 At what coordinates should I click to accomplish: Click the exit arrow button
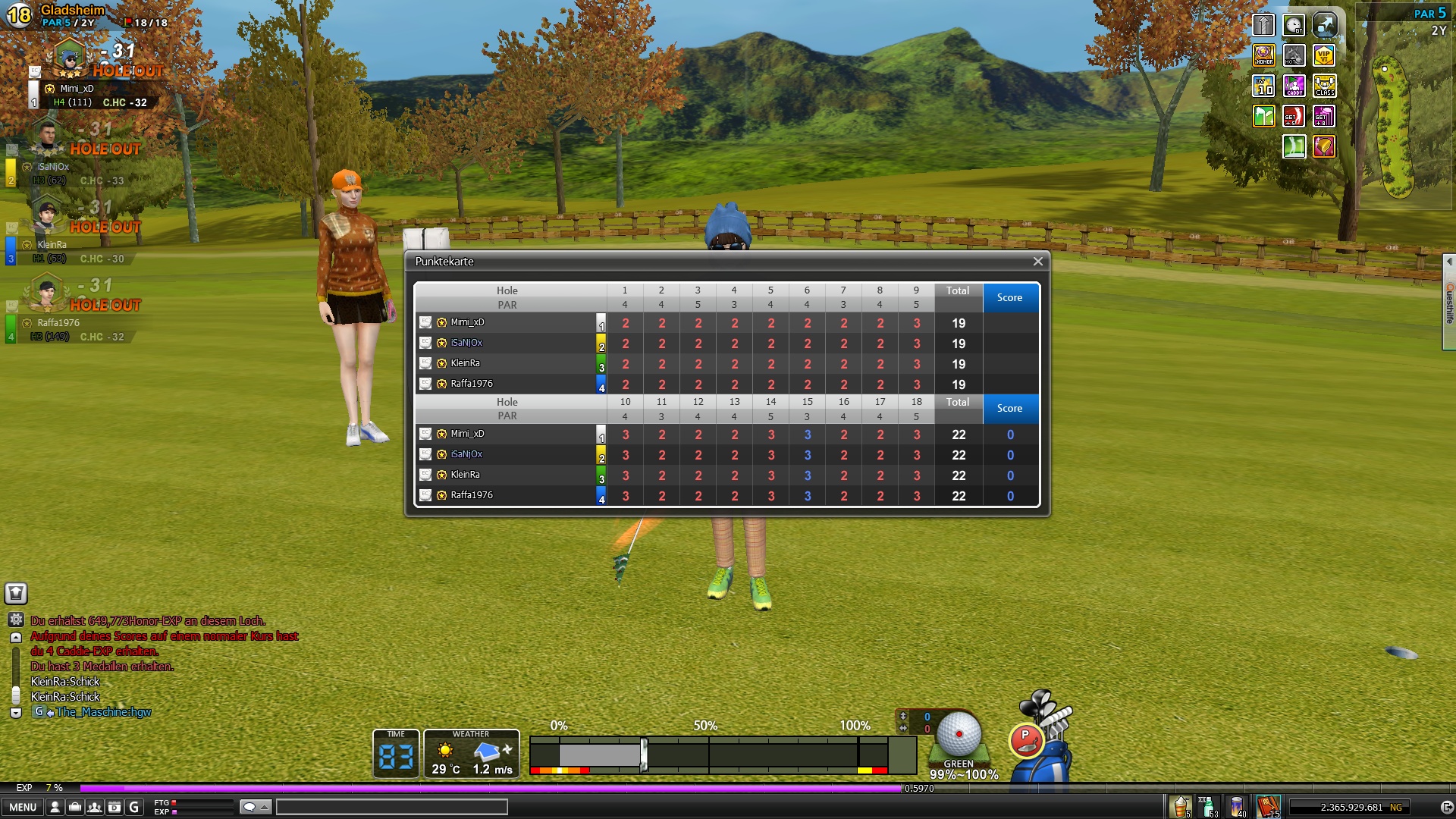[x=1446, y=808]
